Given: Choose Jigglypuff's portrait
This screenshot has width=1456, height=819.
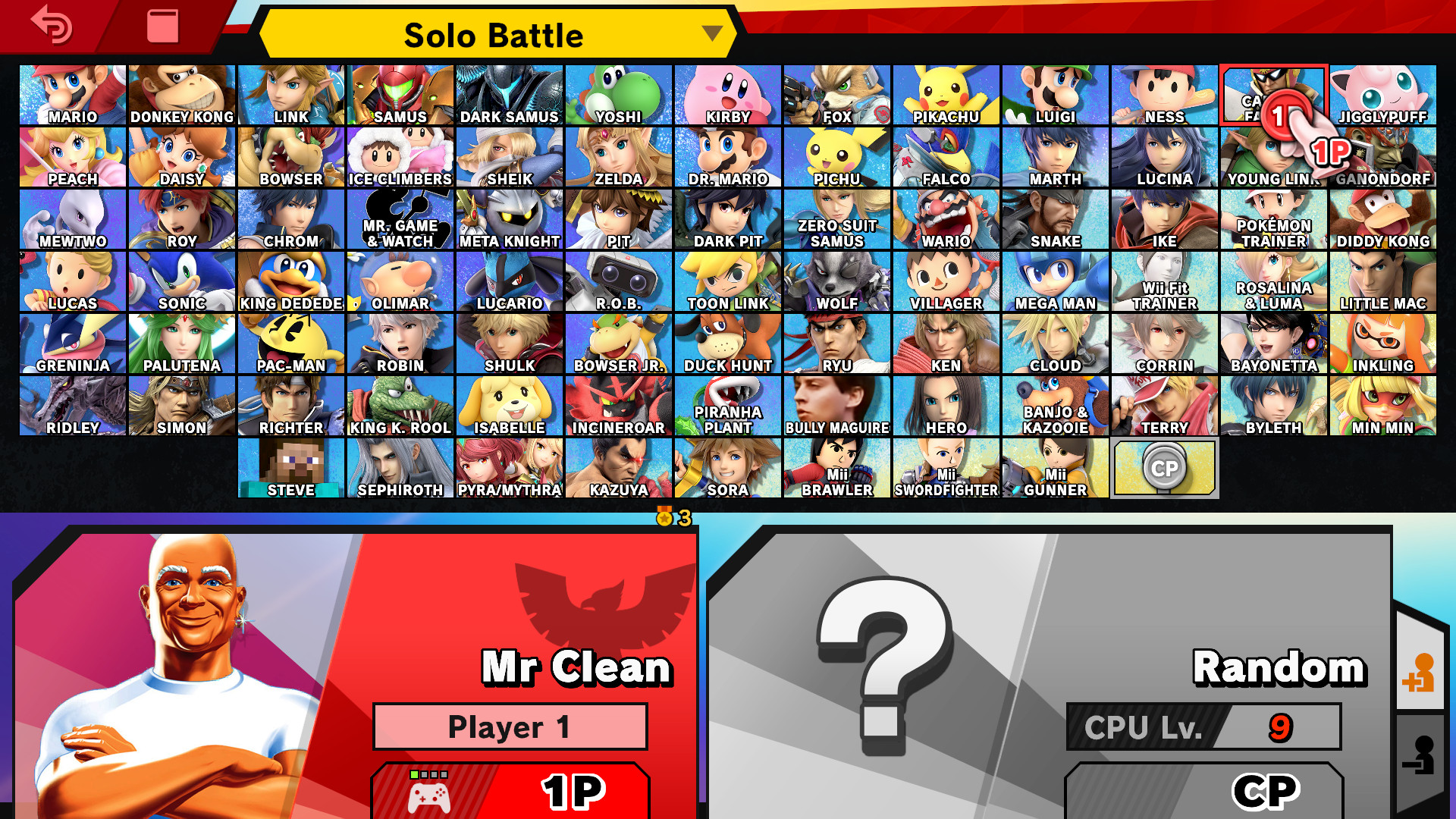Looking at the screenshot, I should coord(1382,95).
